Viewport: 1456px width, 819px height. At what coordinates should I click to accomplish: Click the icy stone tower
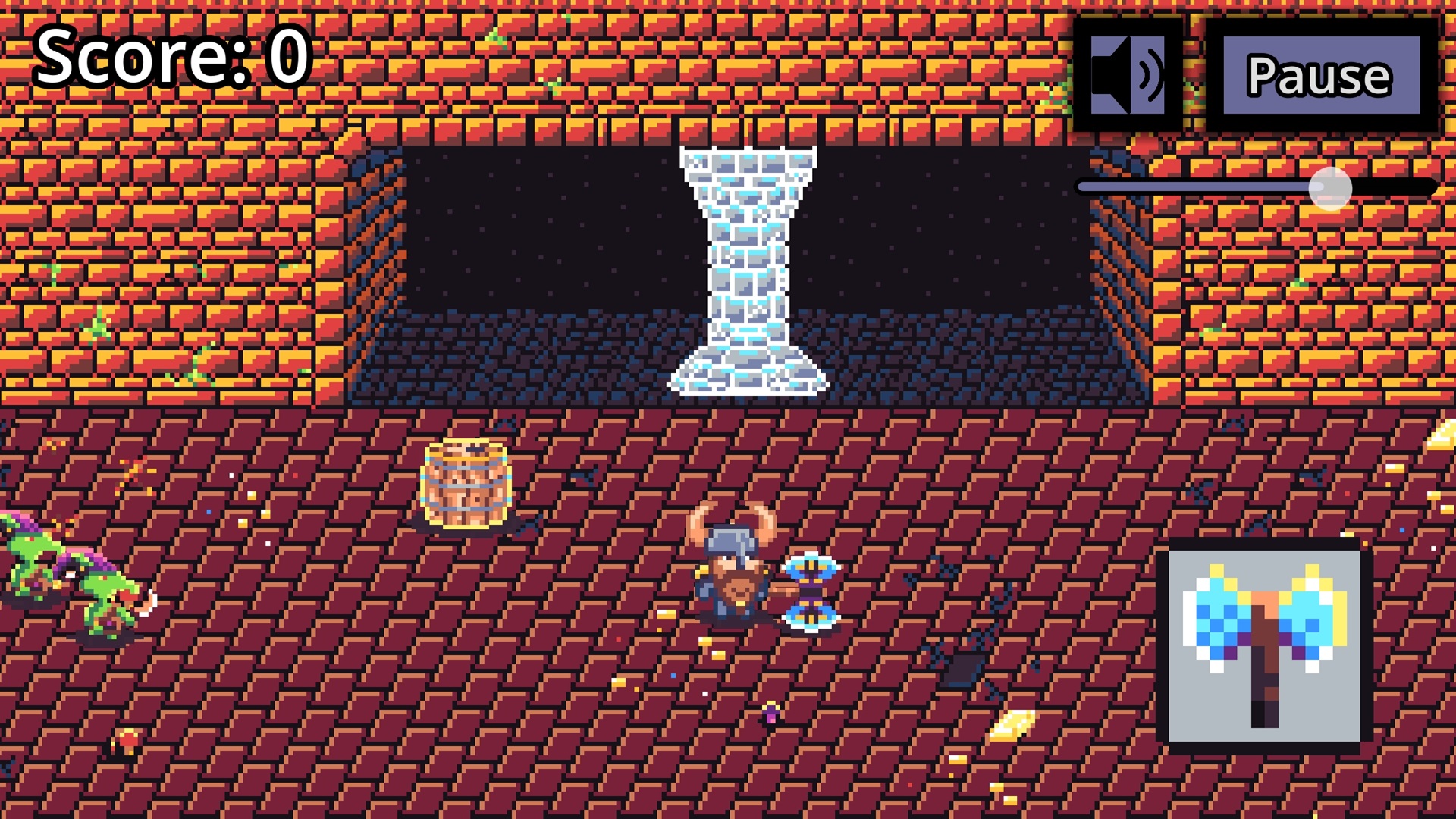pyautogui.click(x=747, y=265)
